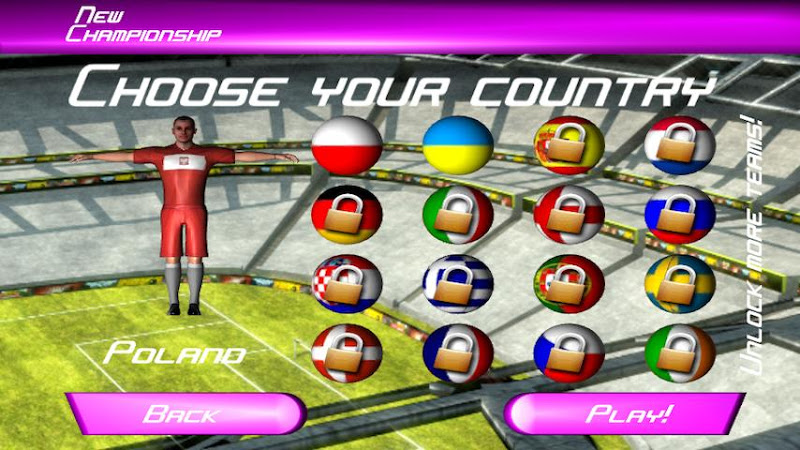Choose the locked Croatia flag

(346, 283)
